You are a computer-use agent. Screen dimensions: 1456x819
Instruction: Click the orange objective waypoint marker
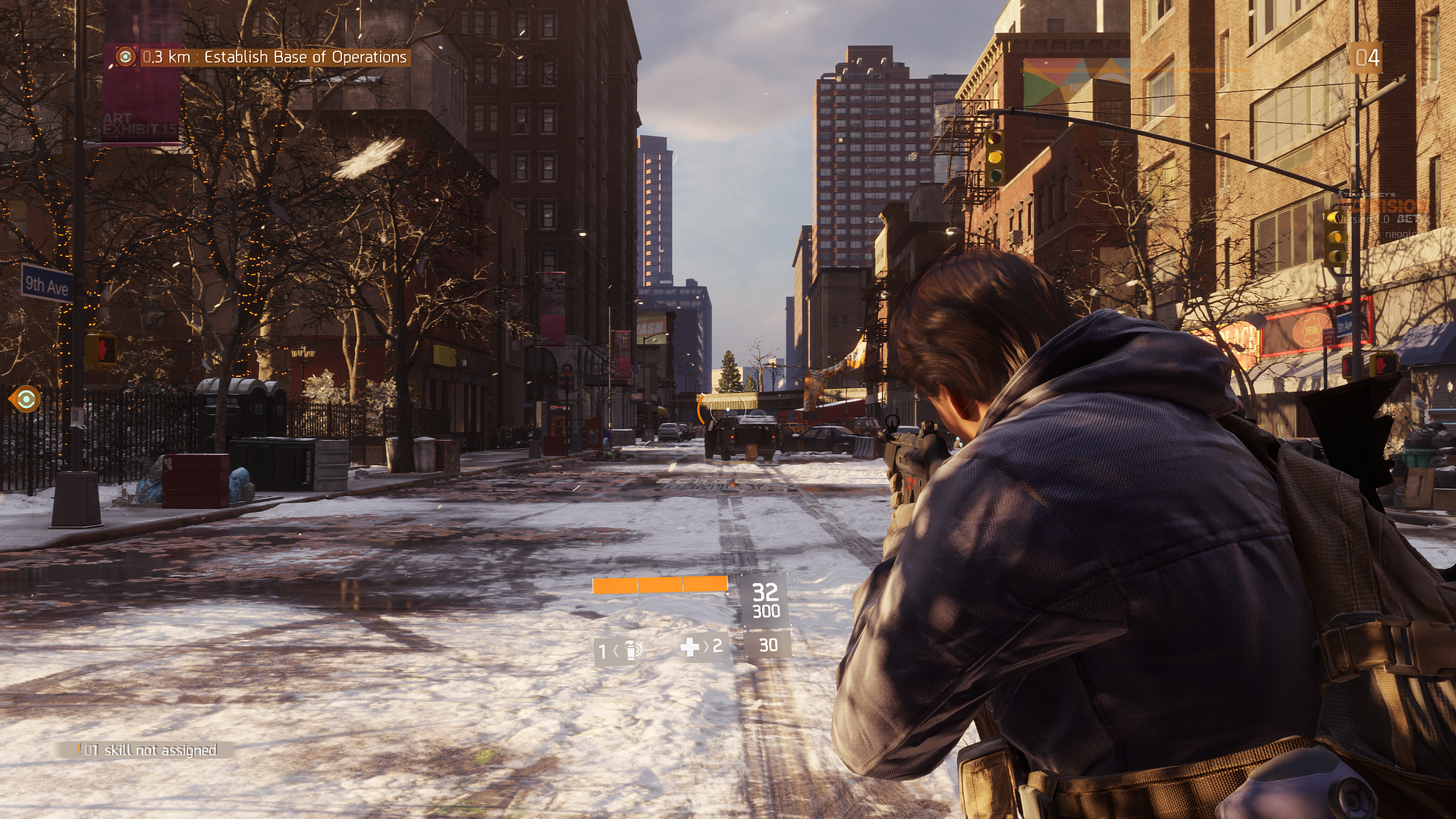point(27,399)
